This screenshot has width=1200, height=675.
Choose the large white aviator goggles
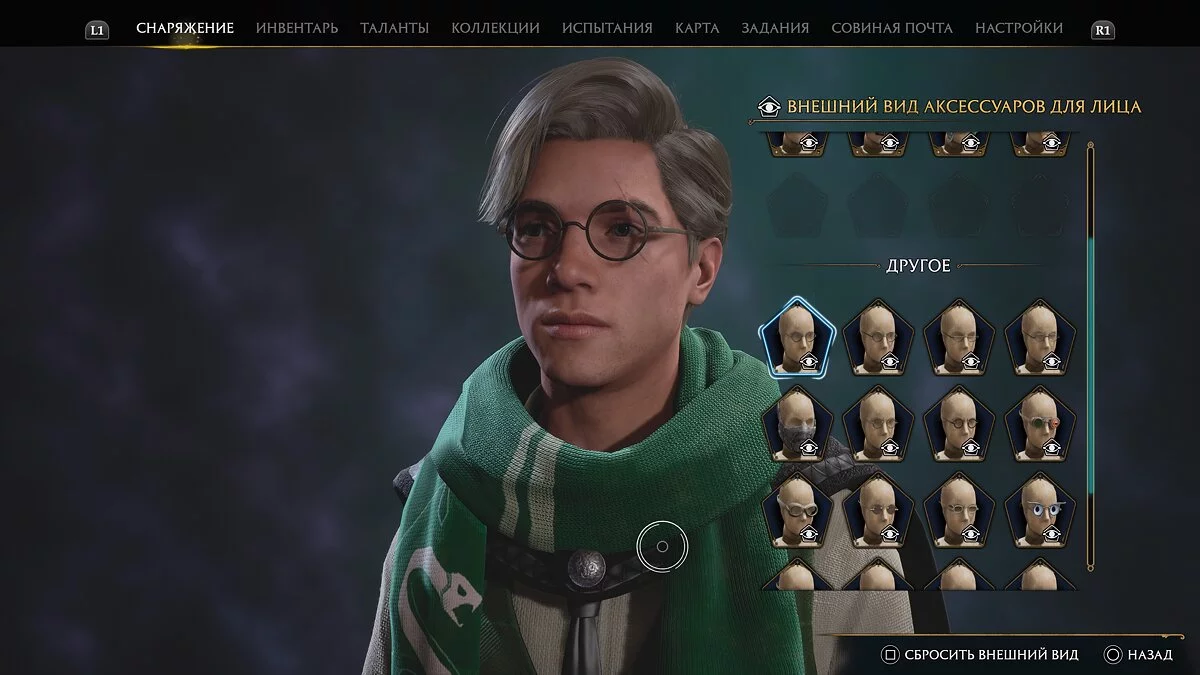[x=797, y=509]
